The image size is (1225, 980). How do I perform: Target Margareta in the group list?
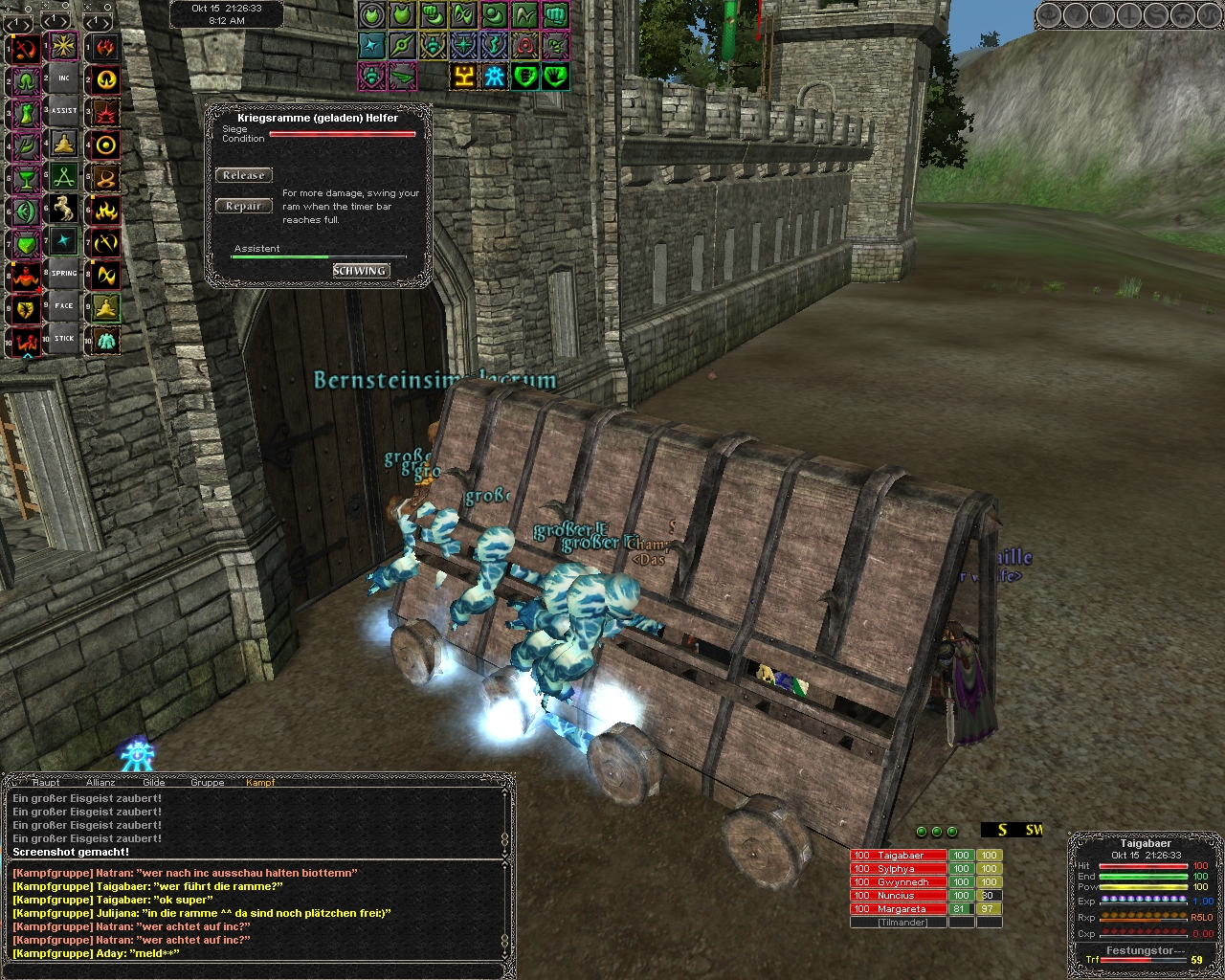(x=898, y=909)
